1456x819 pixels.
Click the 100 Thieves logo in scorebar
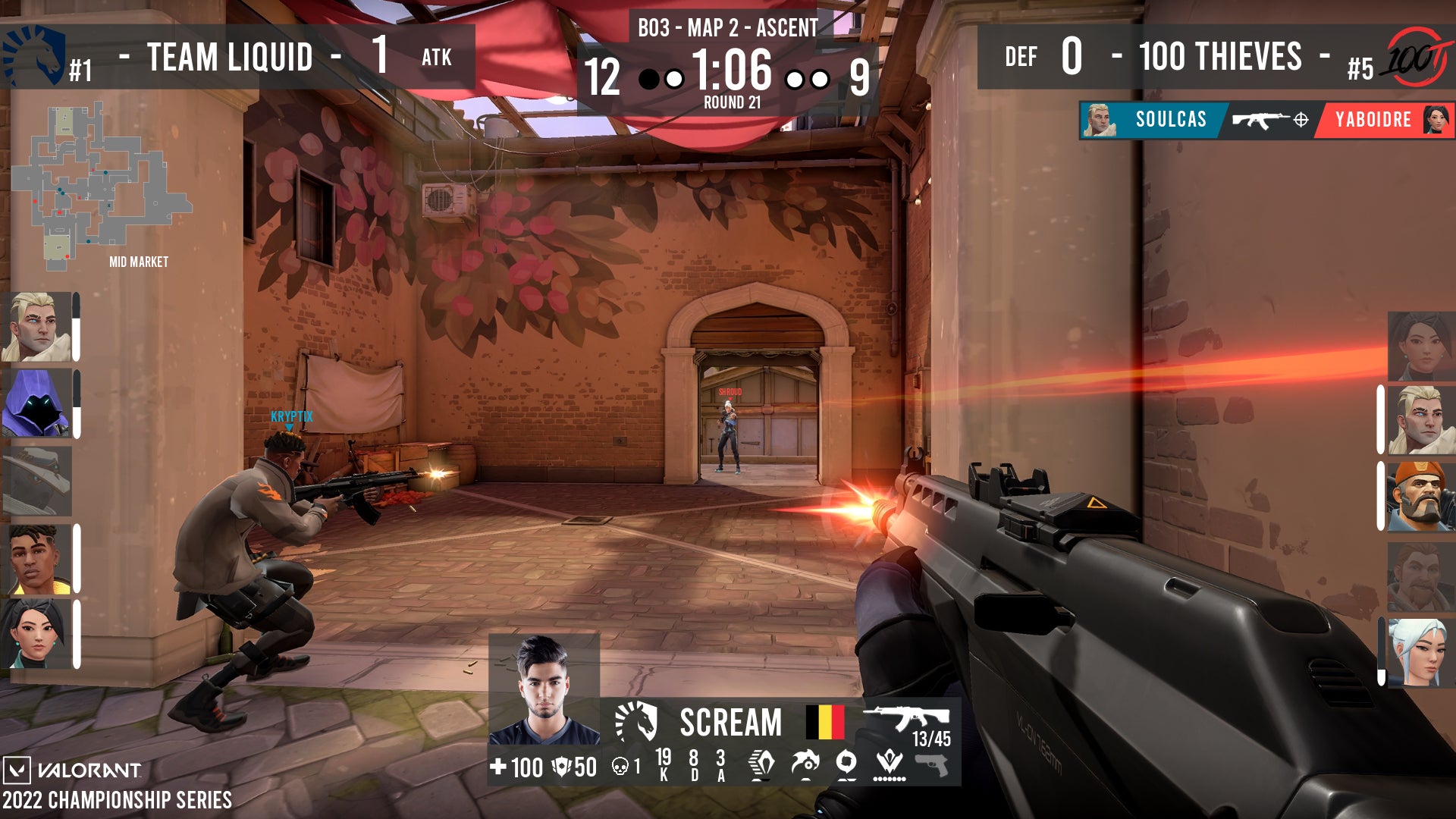tap(1418, 57)
